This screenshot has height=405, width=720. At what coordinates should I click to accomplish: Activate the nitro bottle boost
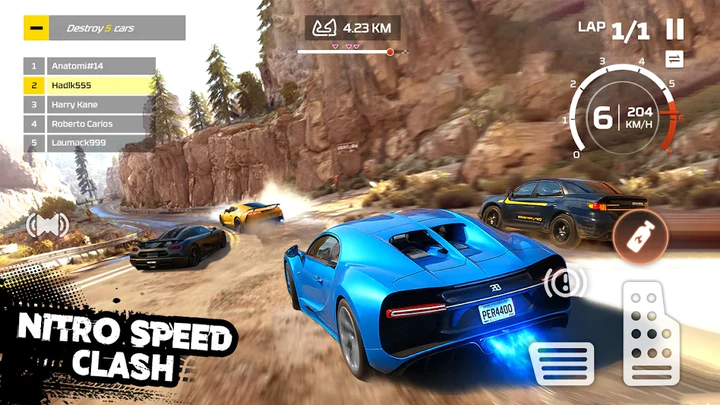pos(639,237)
